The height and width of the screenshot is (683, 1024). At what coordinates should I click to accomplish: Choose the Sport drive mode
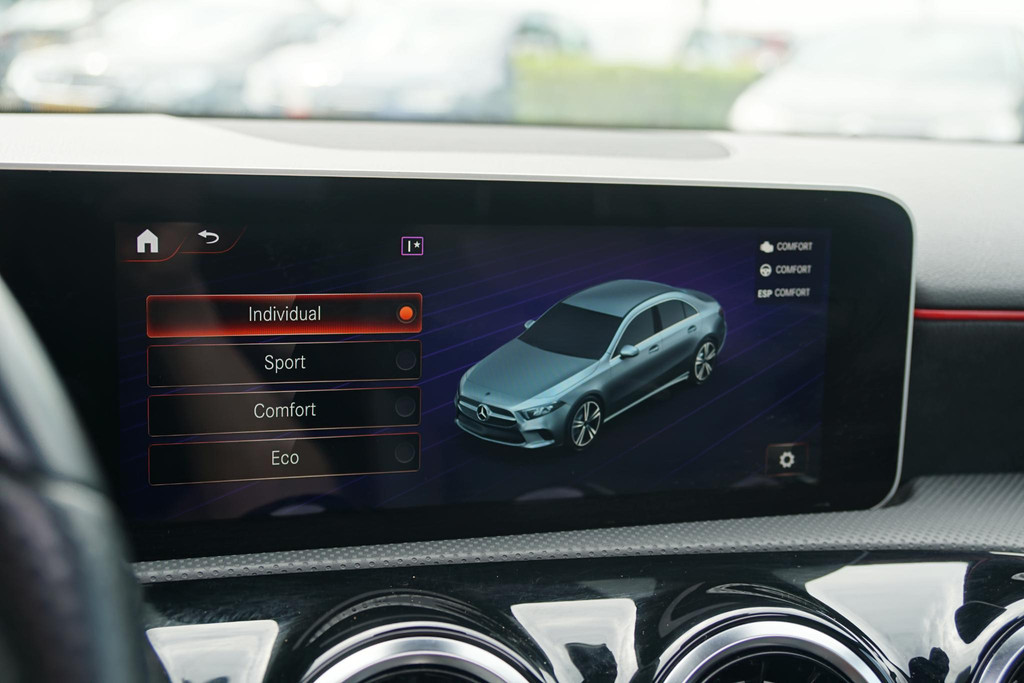pos(284,363)
